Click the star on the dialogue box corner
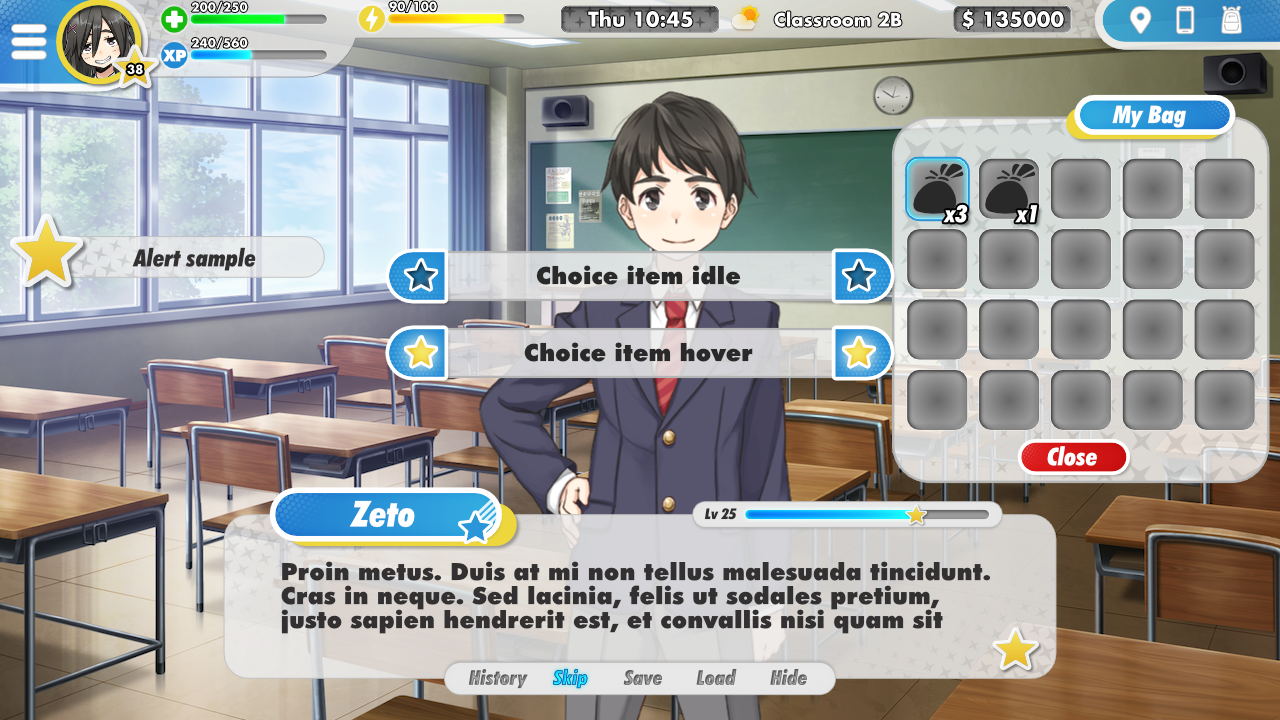1280x720 pixels. [1014, 650]
